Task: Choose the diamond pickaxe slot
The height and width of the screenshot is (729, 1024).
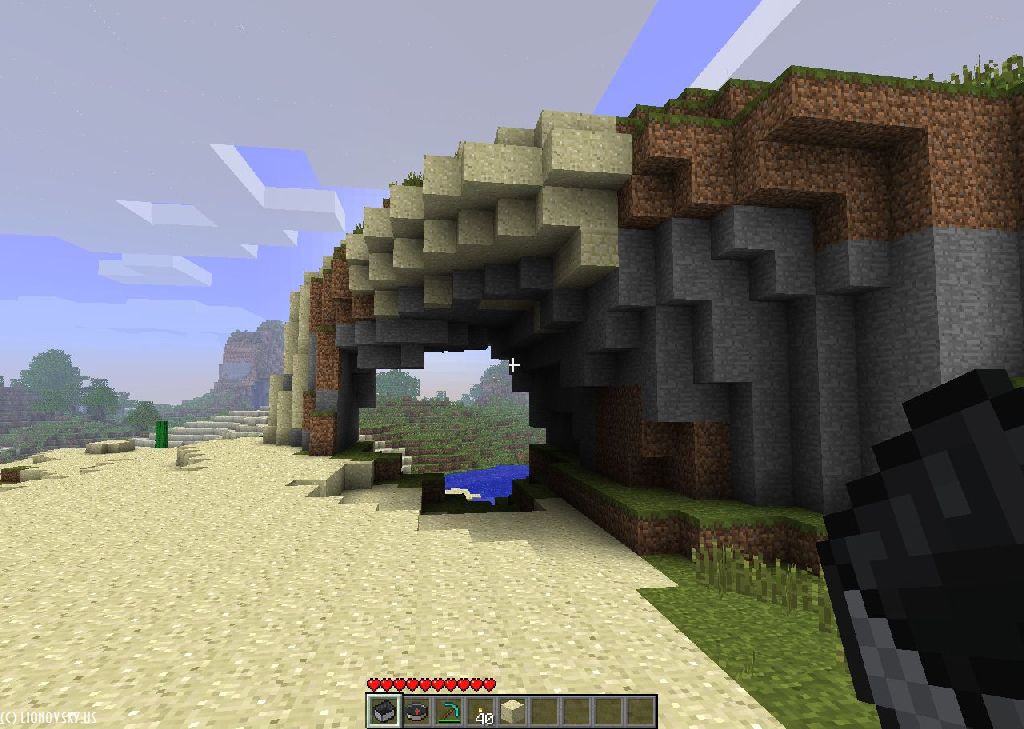Action: coord(448,711)
